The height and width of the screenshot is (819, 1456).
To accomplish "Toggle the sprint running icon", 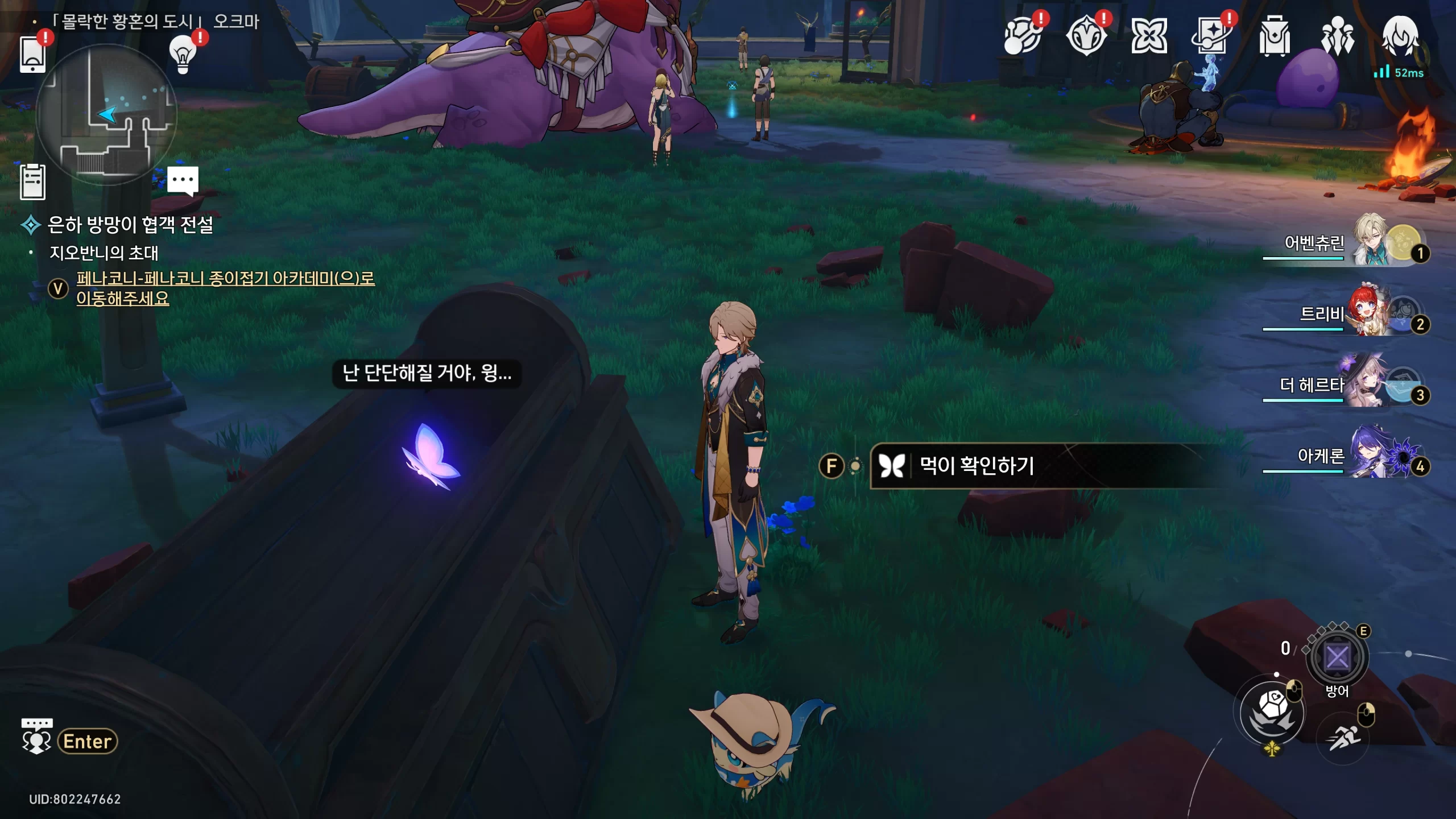I will tap(1343, 738).
